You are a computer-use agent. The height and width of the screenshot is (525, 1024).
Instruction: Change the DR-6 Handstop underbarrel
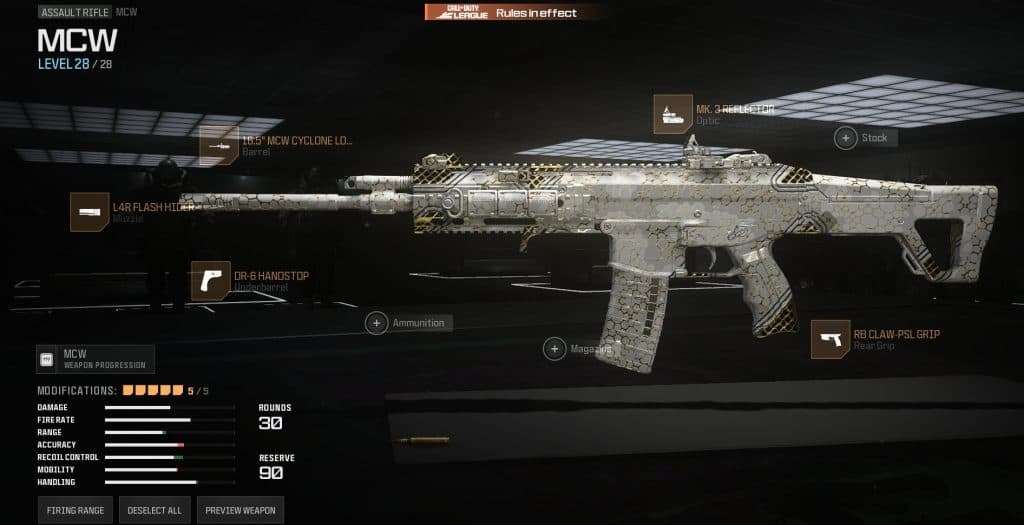coord(211,281)
